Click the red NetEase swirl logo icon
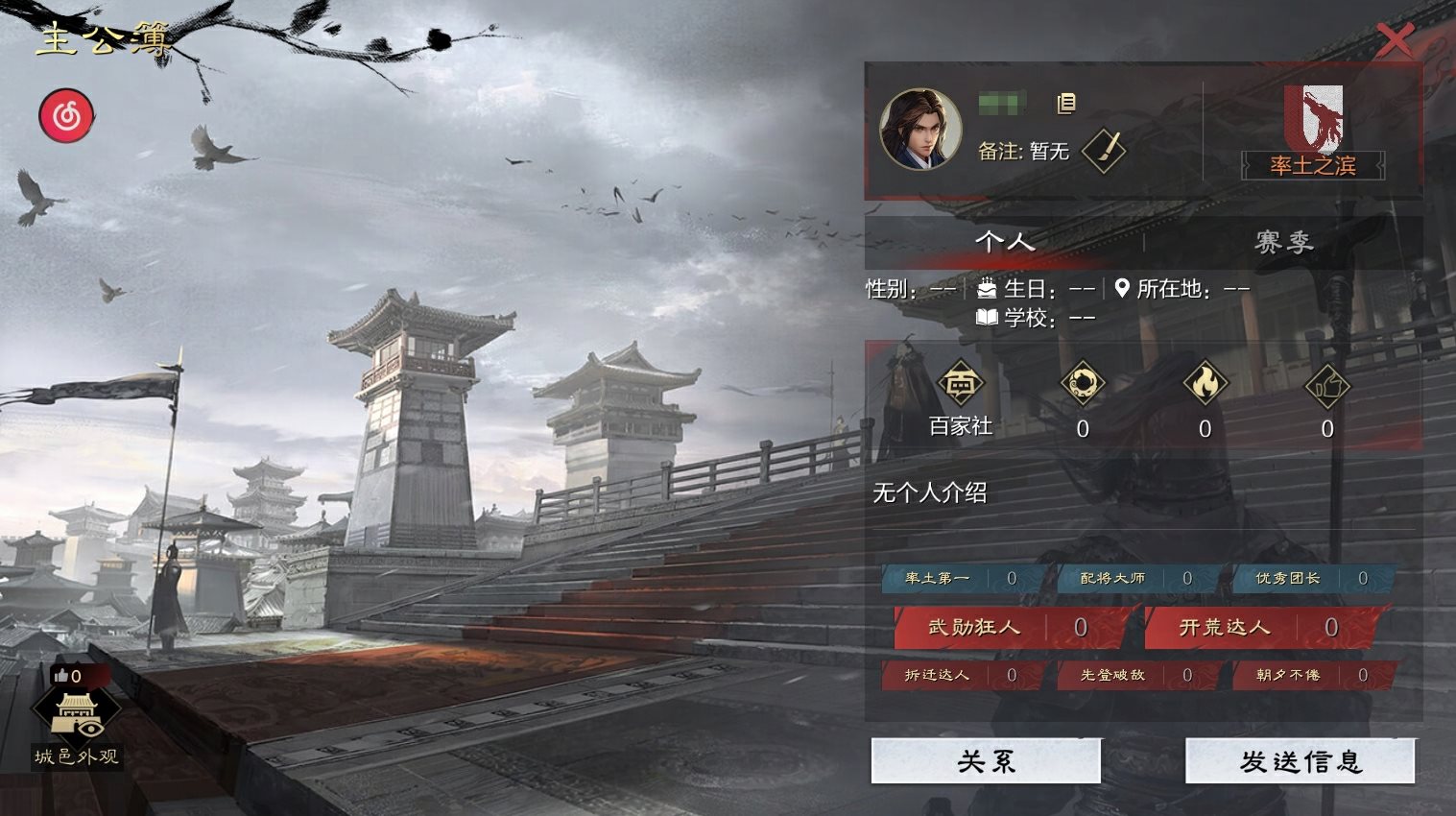1456x816 pixels. (66, 117)
